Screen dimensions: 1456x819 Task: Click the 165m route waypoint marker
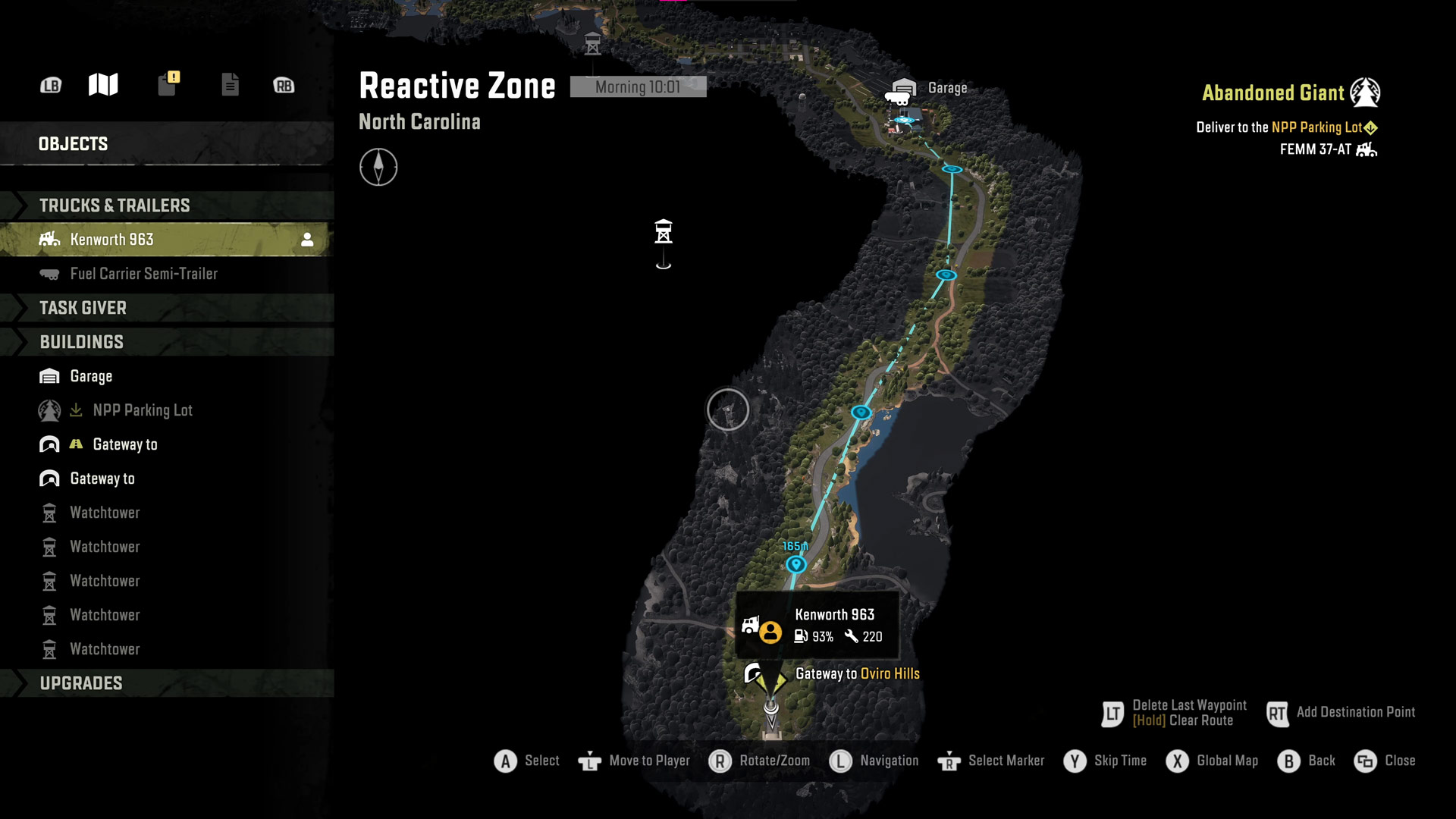pos(795,564)
